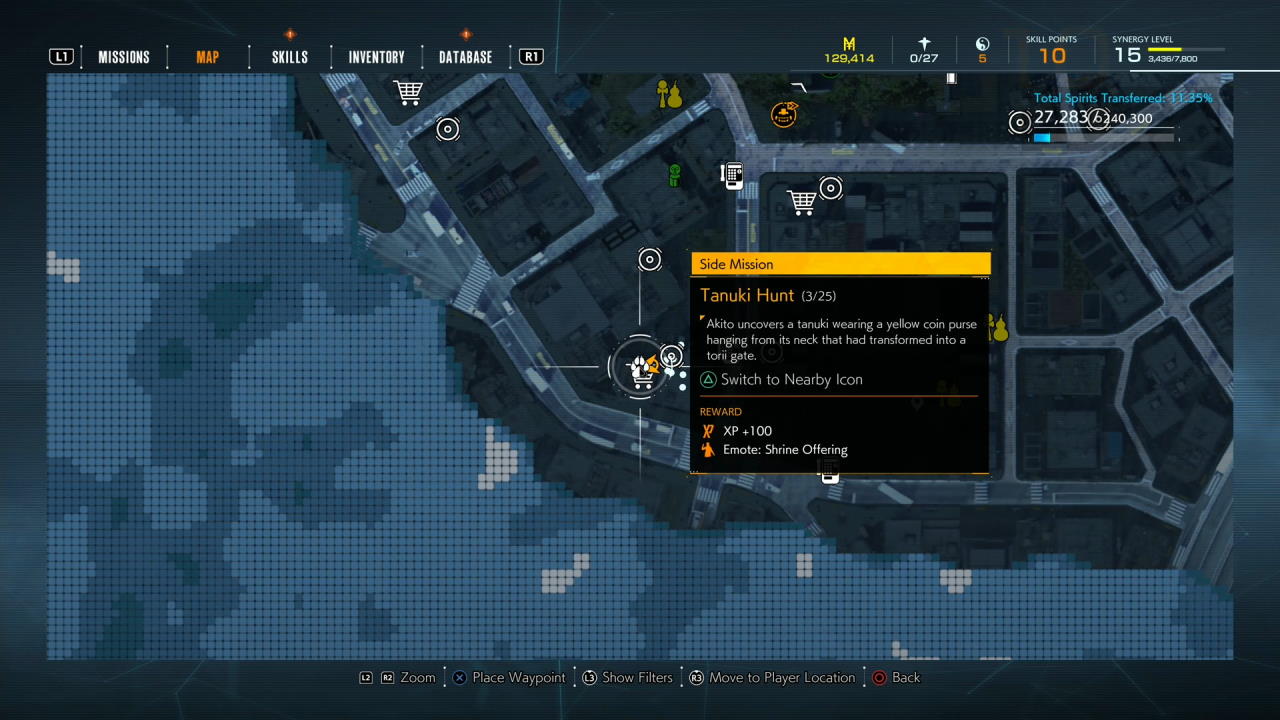Pick the yellow gourd marker above the Jizo statue
1280x720 pixels.
pos(669,95)
